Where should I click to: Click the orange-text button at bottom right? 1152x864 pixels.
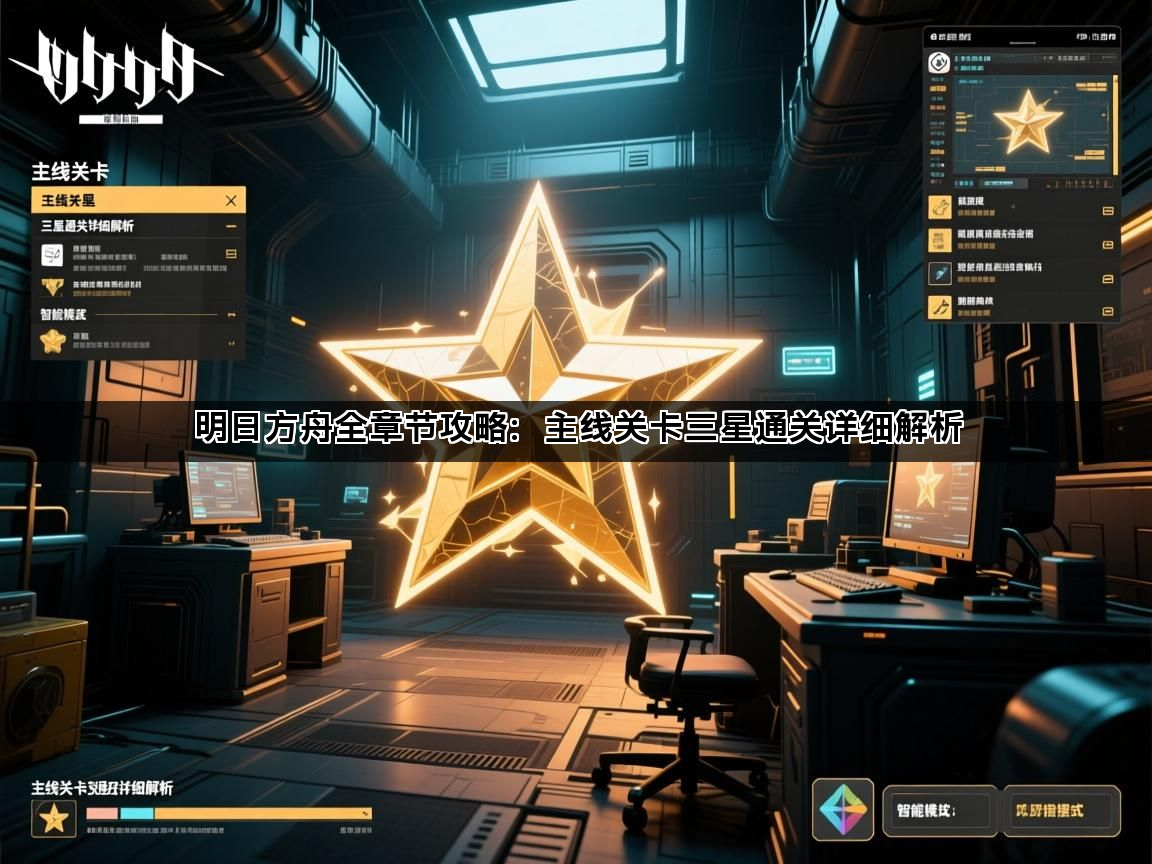(1060, 810)
